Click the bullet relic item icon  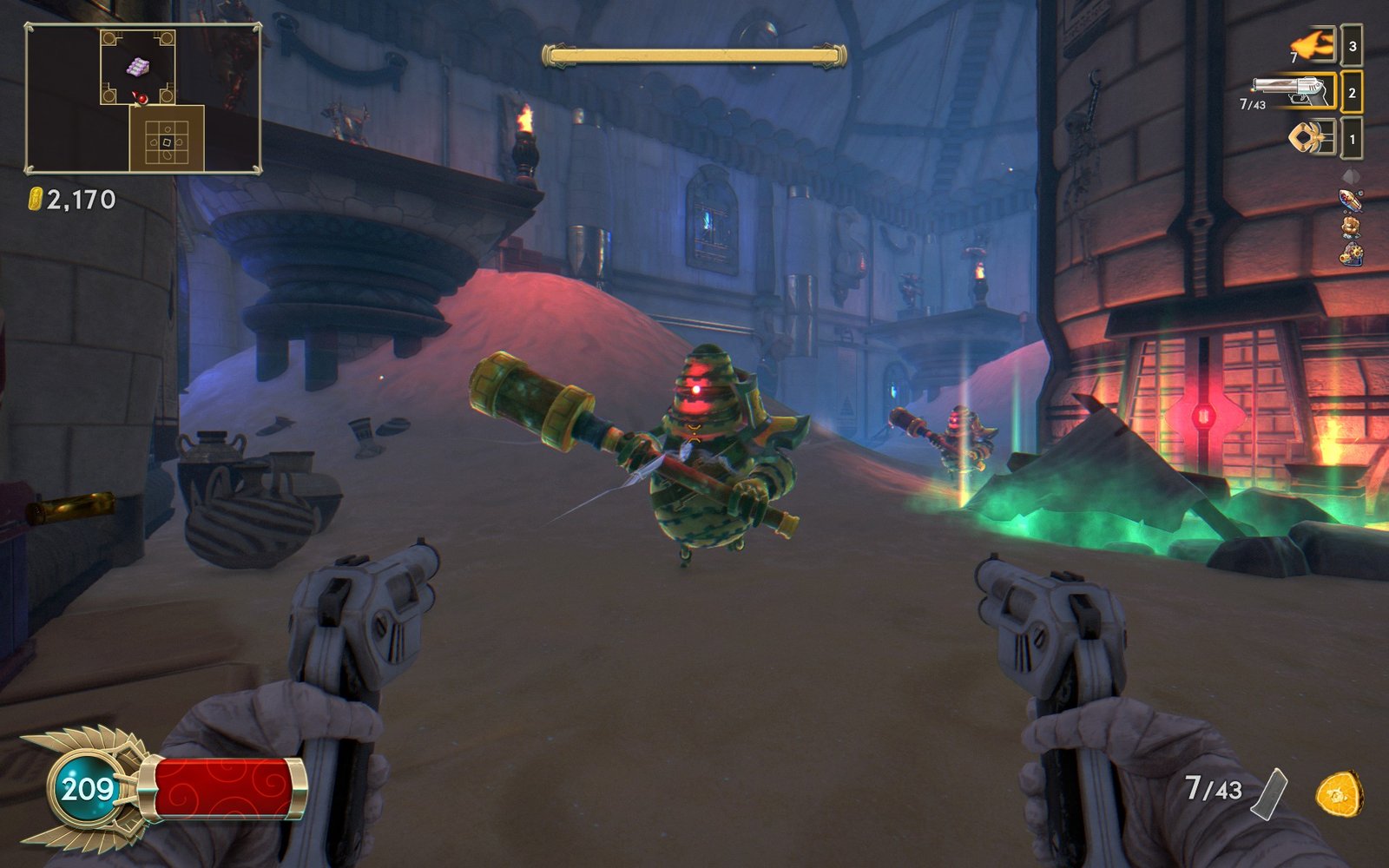(1350, 201)
